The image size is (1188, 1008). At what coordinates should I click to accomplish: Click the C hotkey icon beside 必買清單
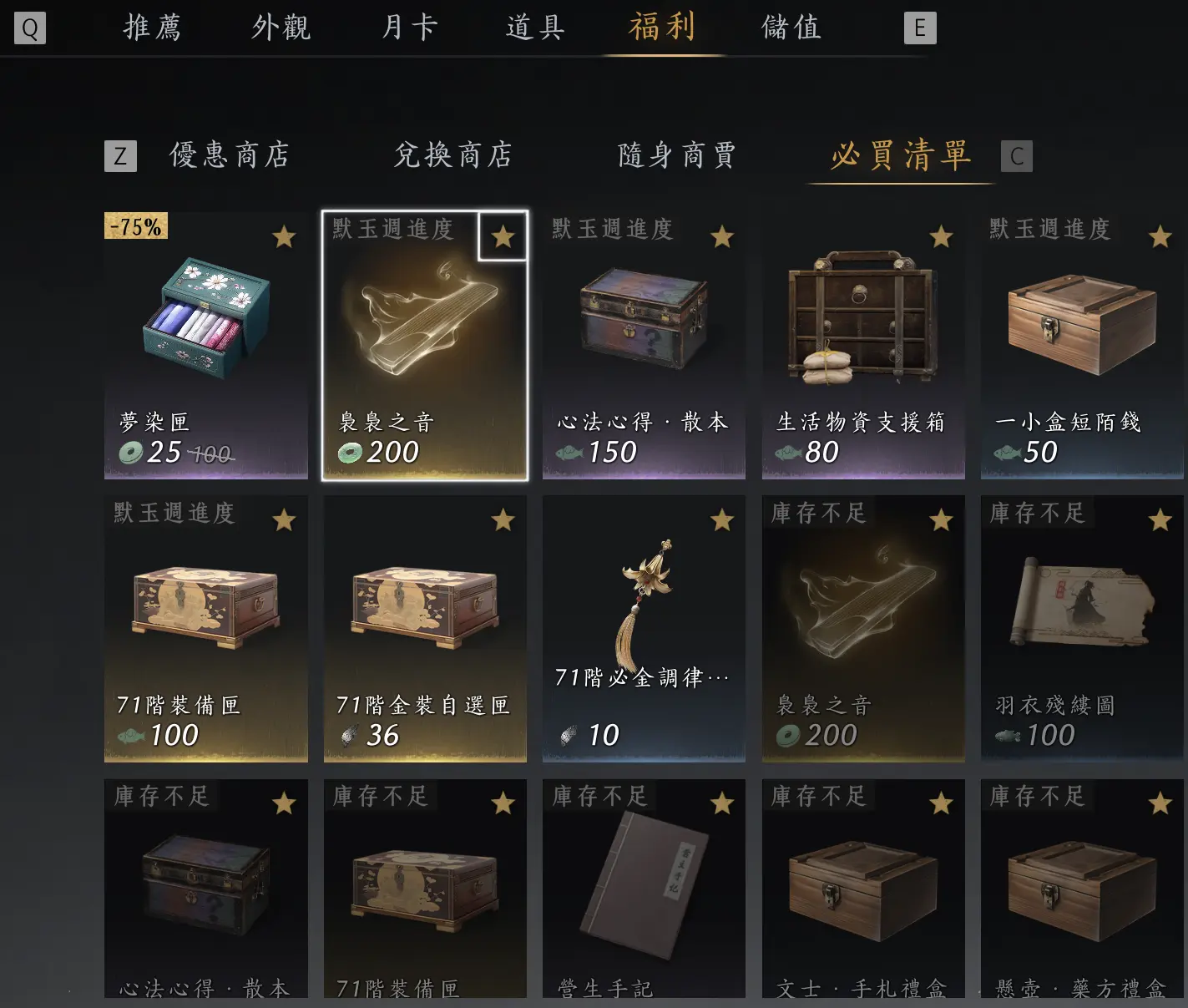pyautogui.click(x=1015, y=155)
